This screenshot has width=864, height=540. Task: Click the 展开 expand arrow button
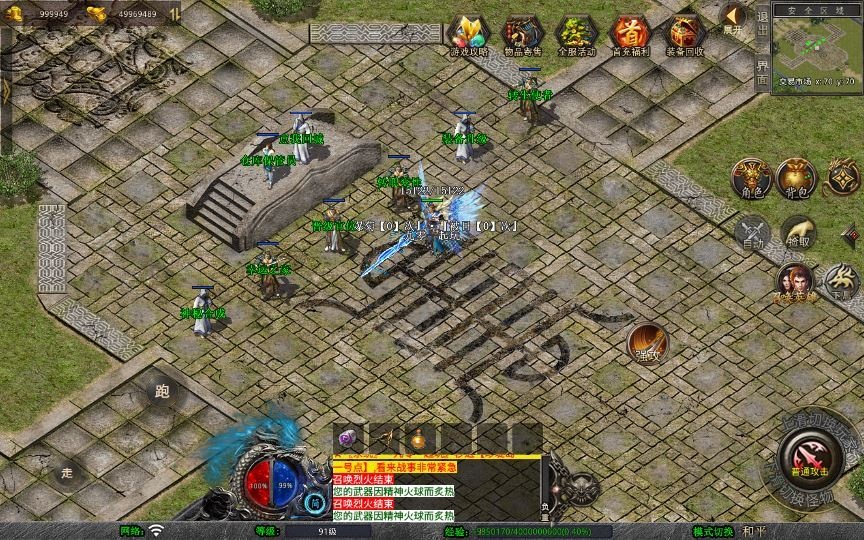(734, 18)
